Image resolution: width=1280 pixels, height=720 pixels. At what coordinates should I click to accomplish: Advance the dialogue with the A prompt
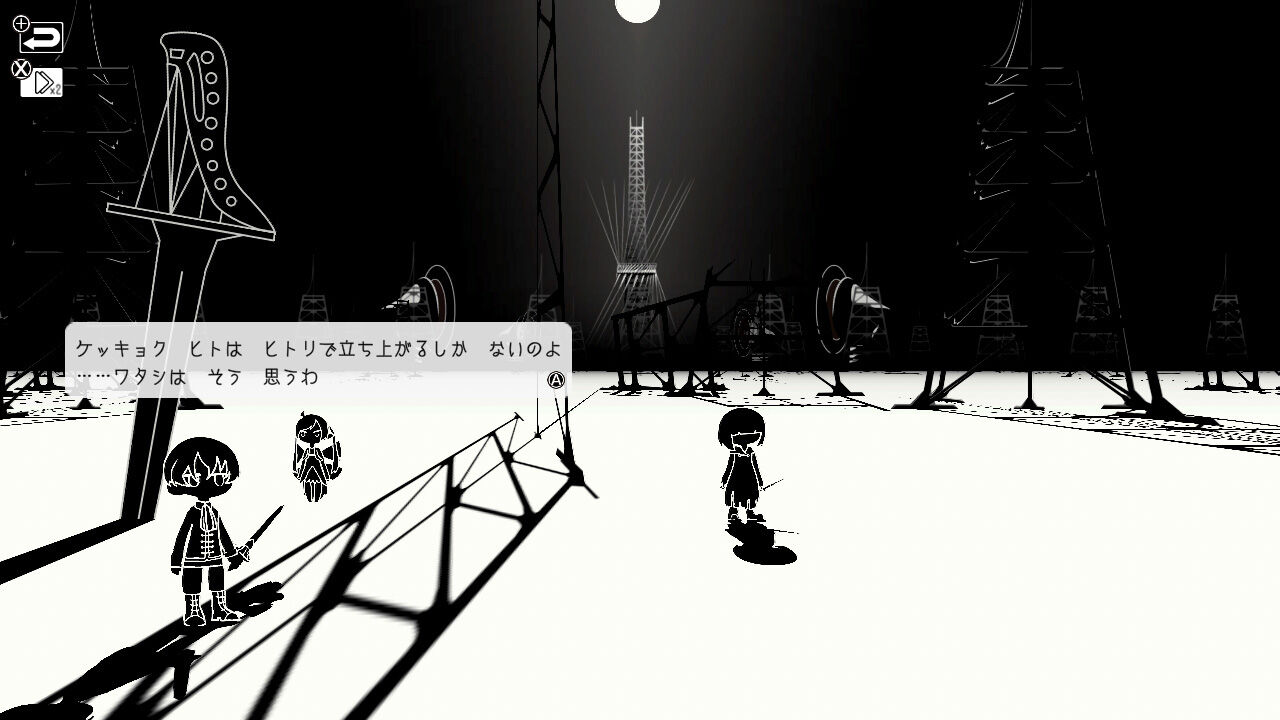pyautogui.click(x=557, y=381)
